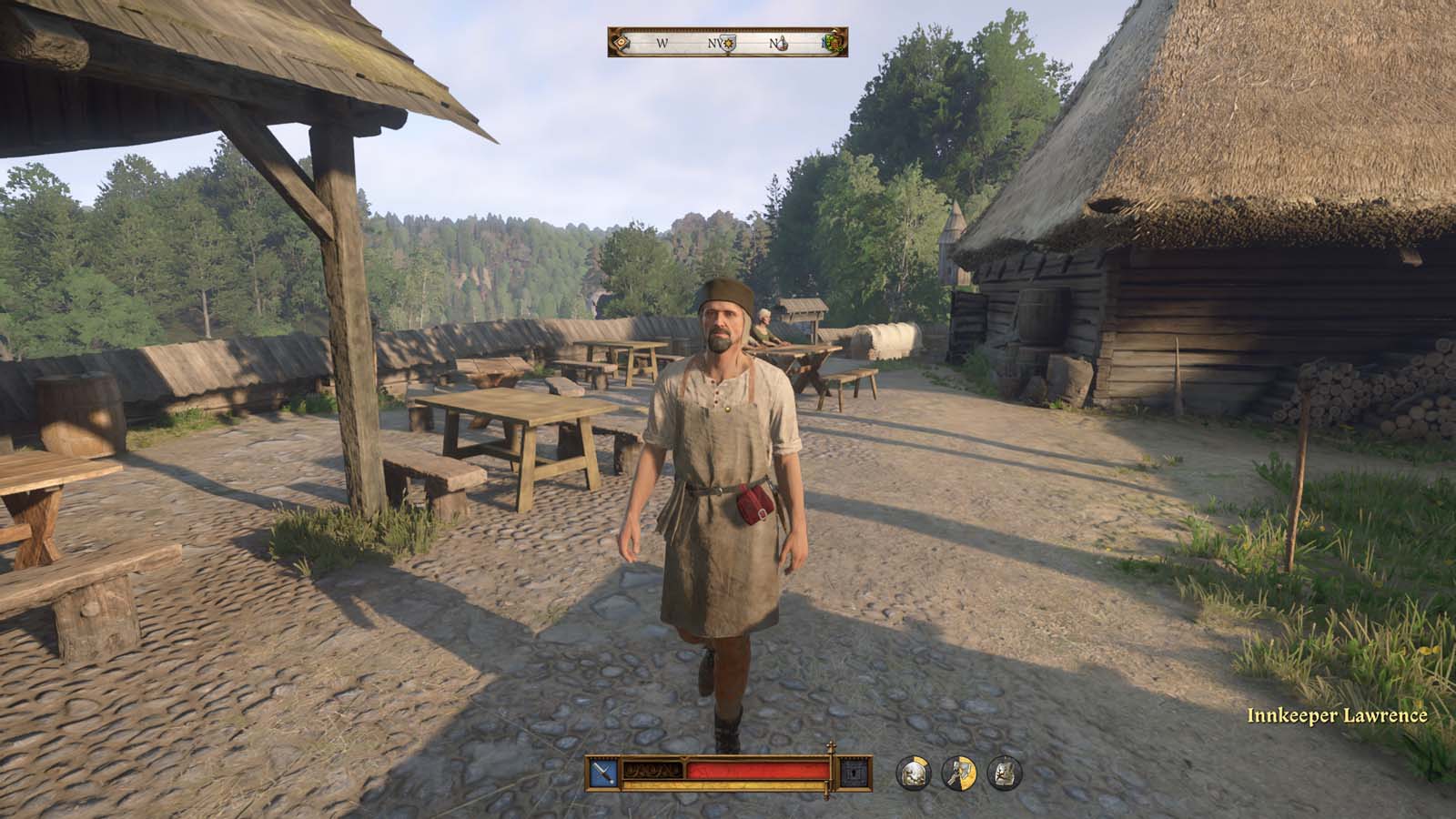Click the town crest at the compass right end

834,43
